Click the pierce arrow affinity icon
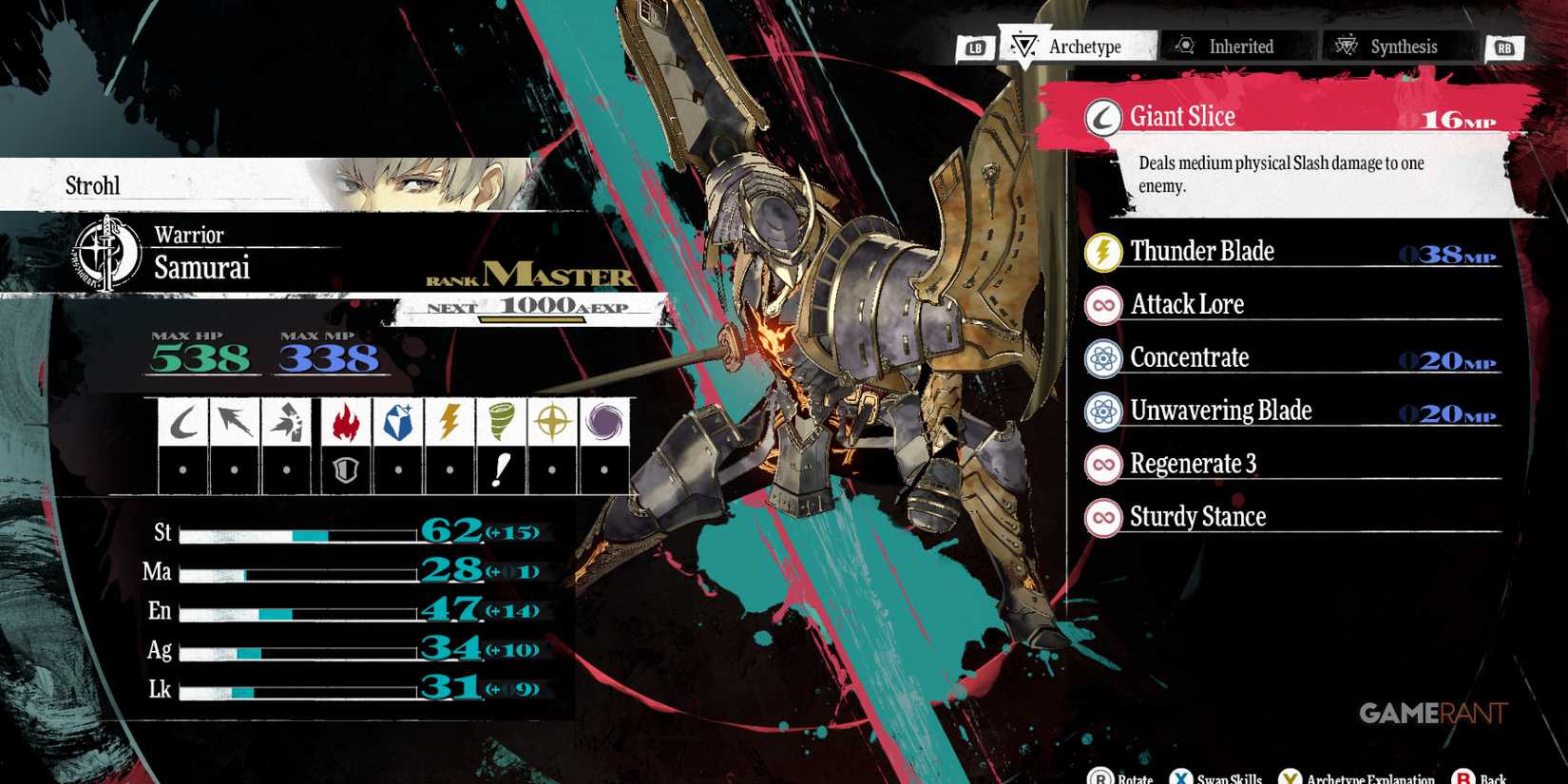This screenshot has height=784, width=1568. [x=235, y=421]
